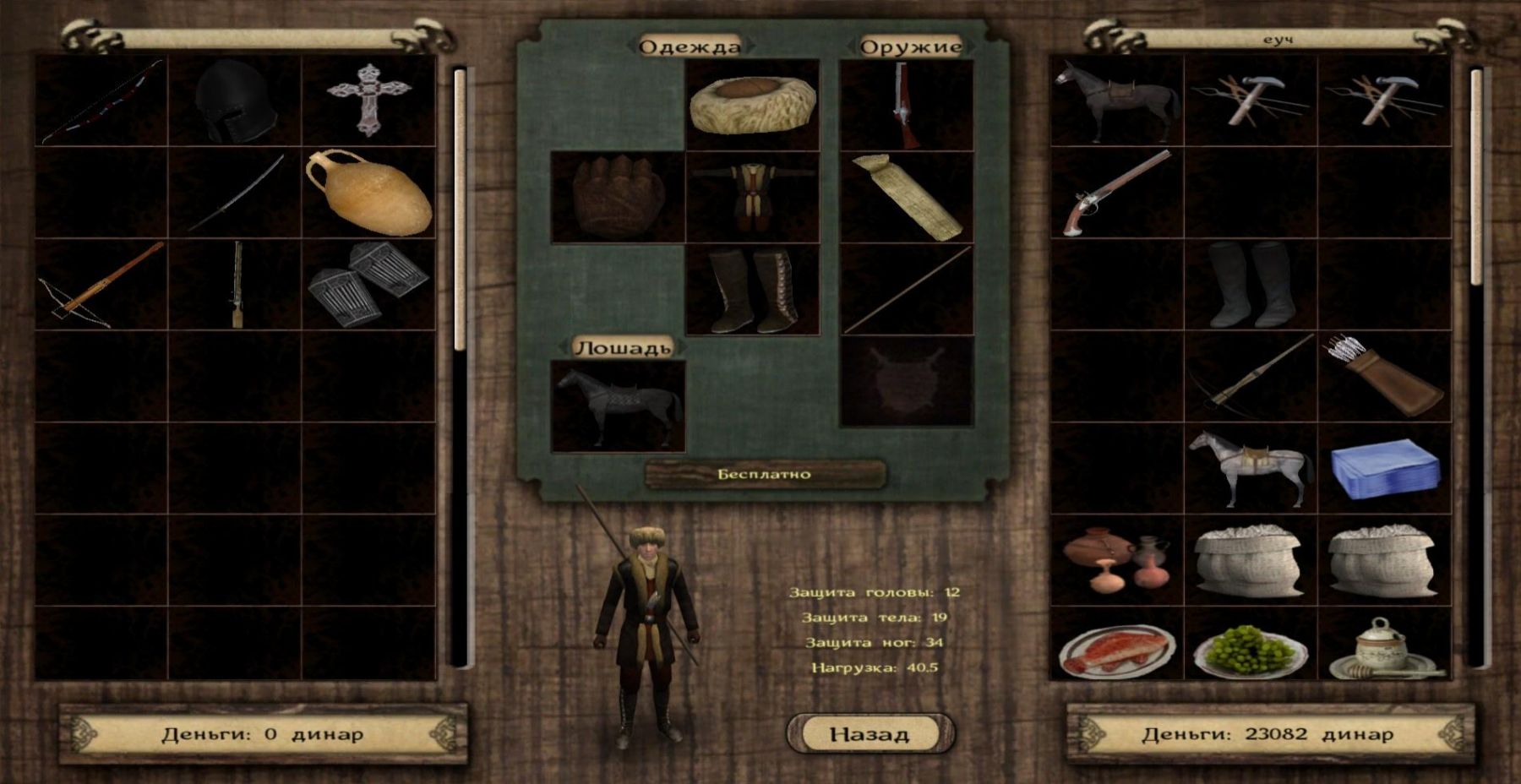Screen dimensions: 1521x784
Task: Select the flintlock pistol in right inventory
Action: [x=1116, y=193]
